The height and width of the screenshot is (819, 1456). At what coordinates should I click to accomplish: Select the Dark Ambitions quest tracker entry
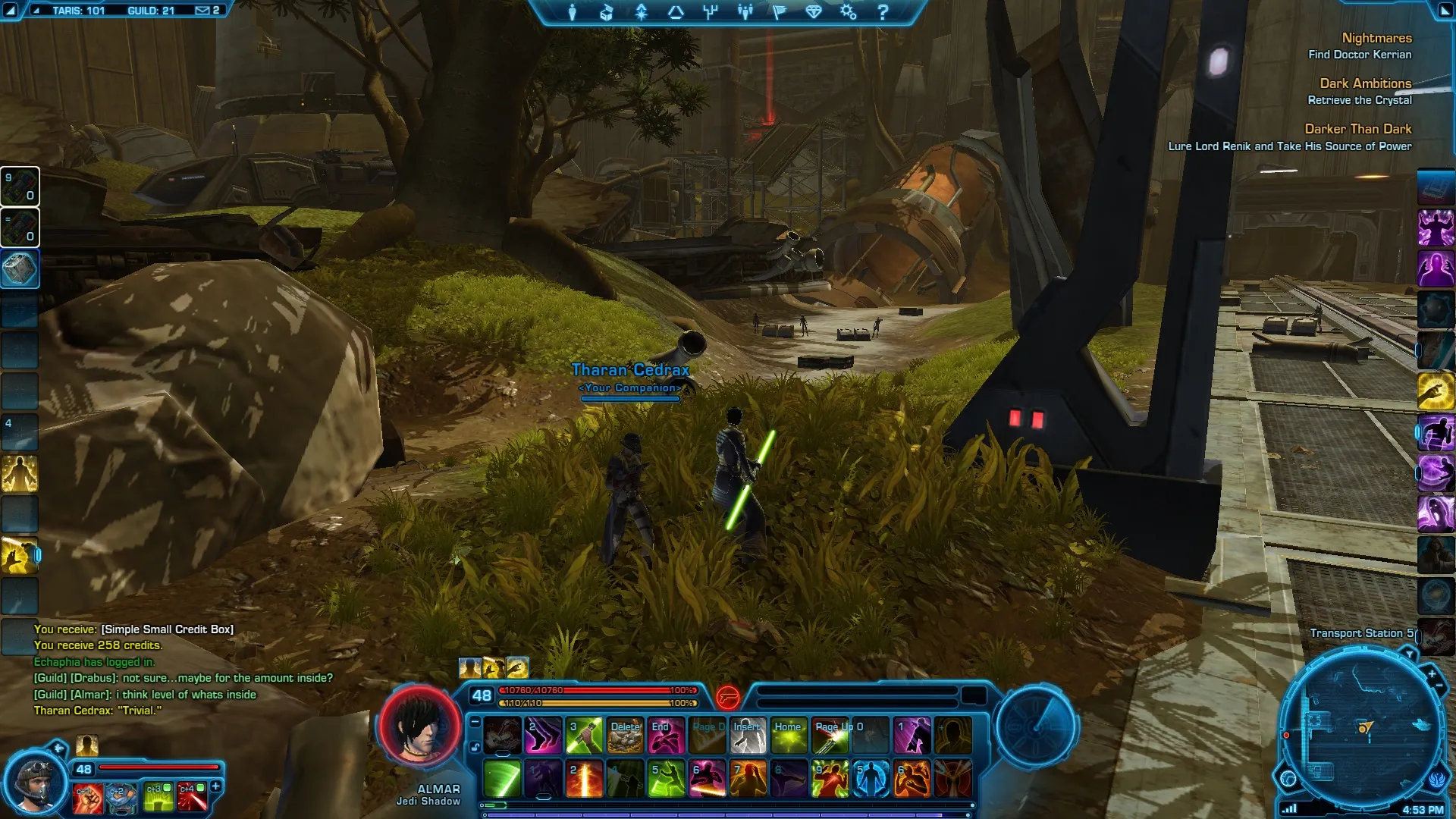(x=1365, y=83)
